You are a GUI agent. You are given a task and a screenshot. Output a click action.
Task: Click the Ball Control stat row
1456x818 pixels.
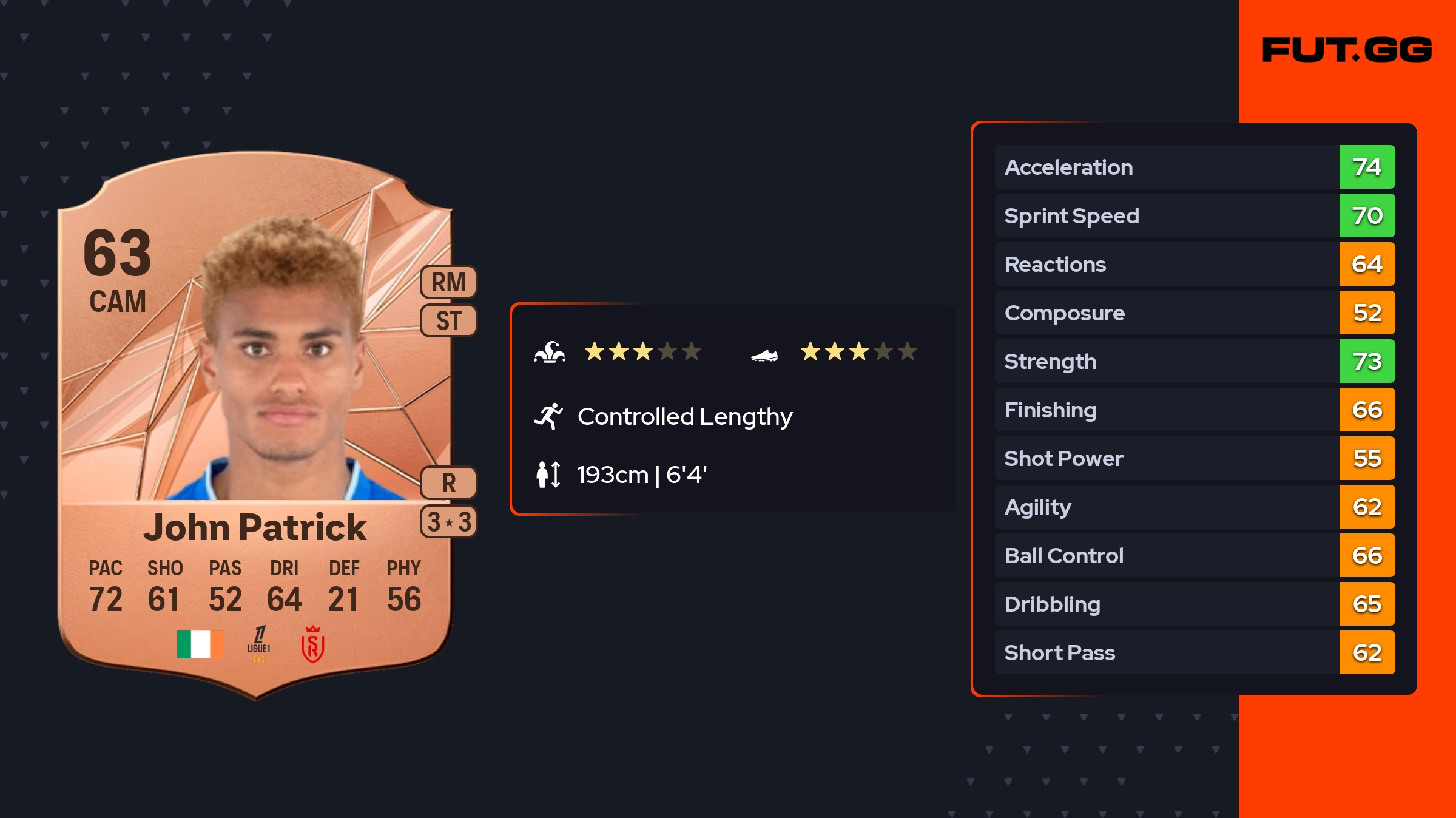[x=1194, y=555]
